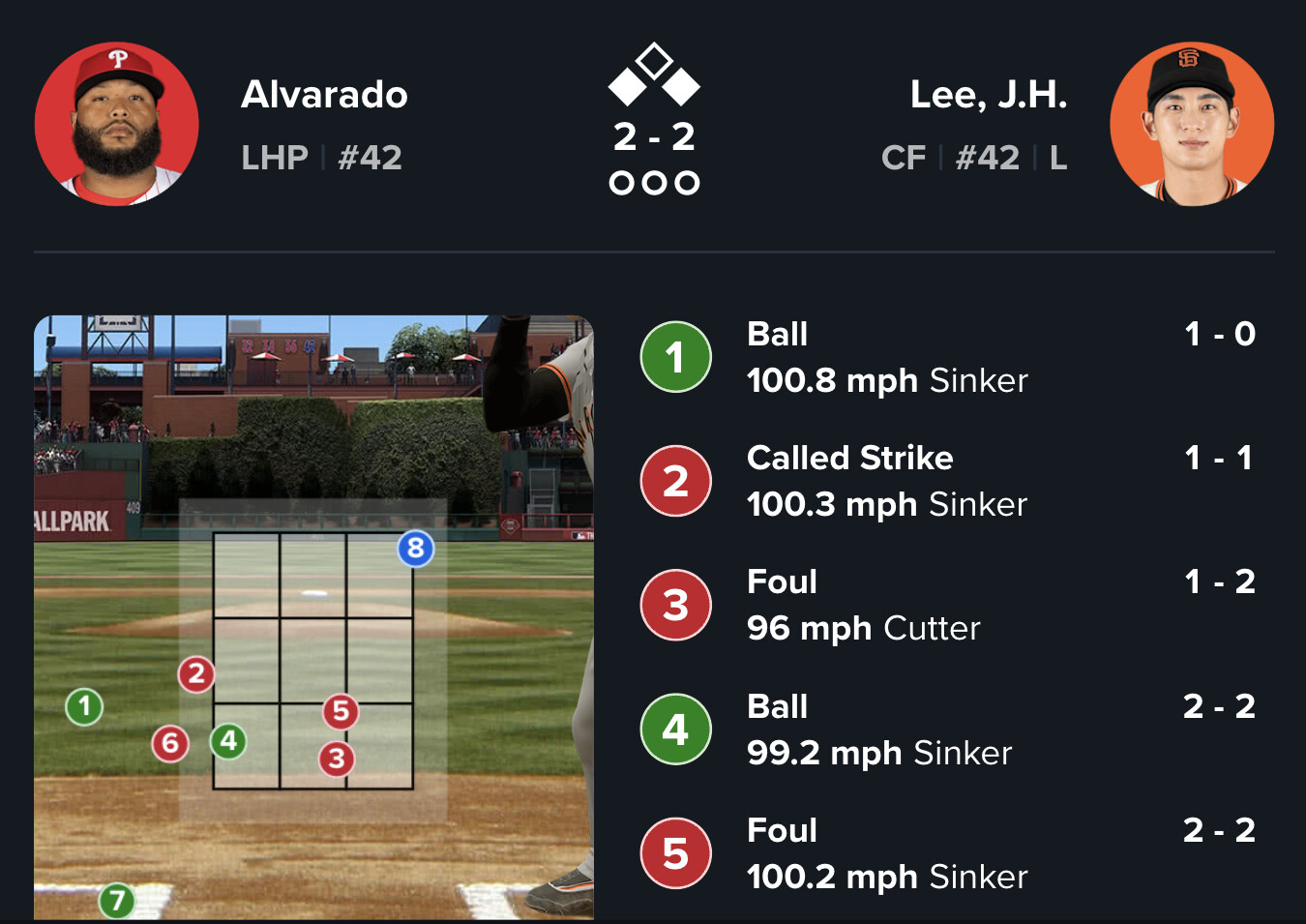Select pitch 4 marker in the strike zone graphic
The height and width of the screenshot is (924, 1306).
coord(228,741)
